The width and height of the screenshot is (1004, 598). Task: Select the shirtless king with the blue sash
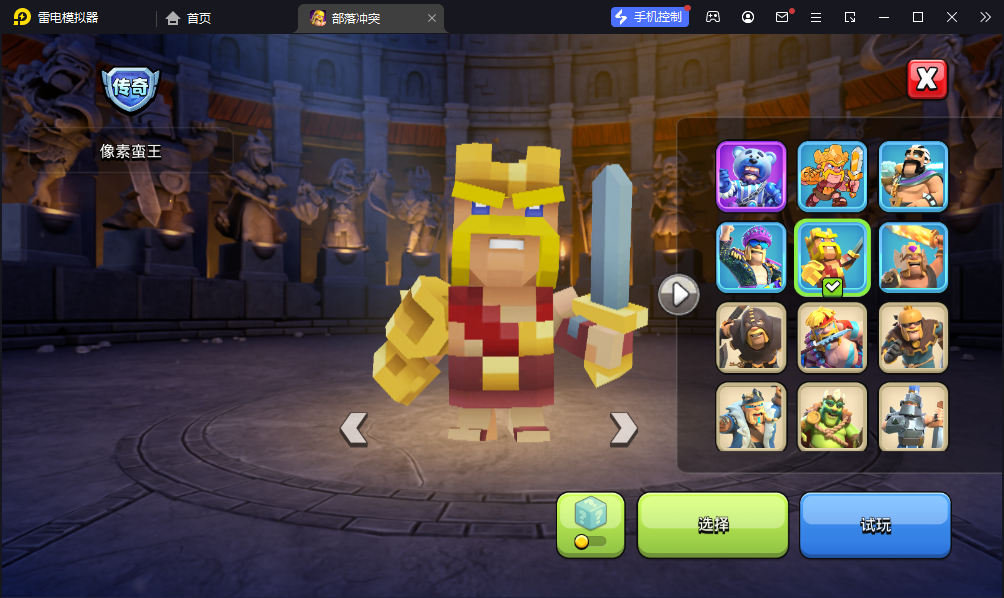coord(832,337)
